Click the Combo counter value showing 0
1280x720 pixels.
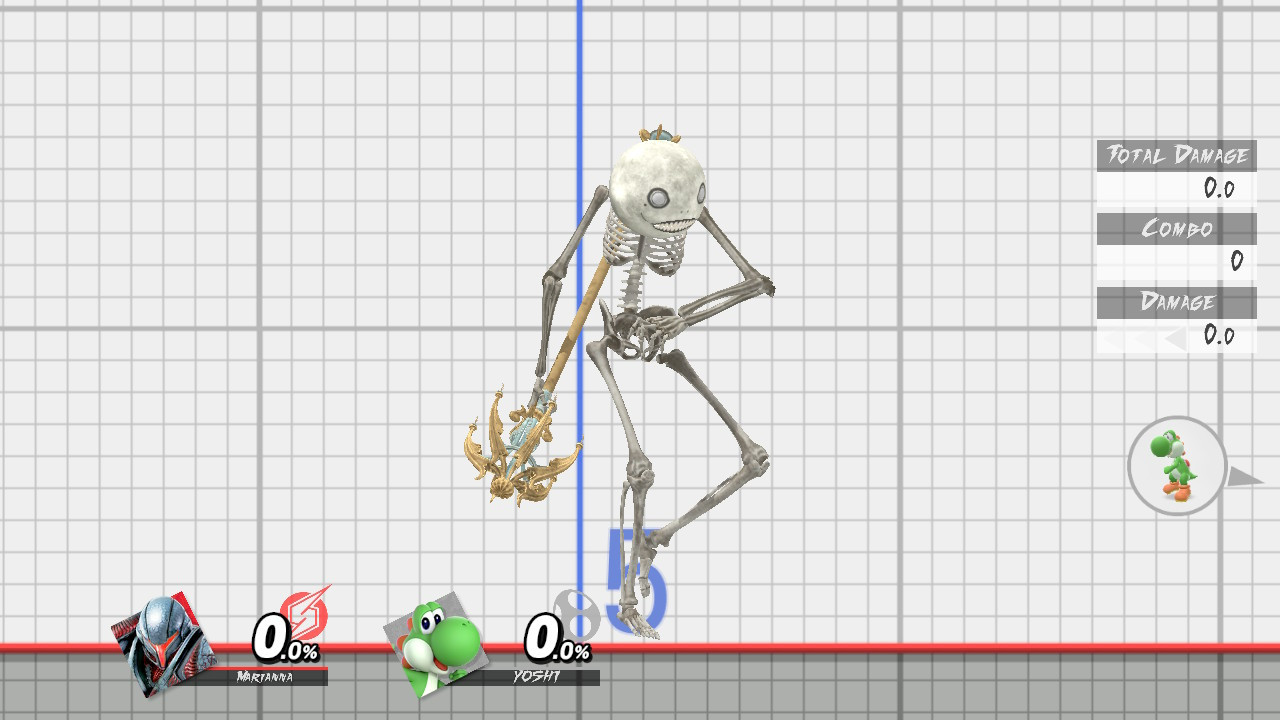click(1238, 260)
